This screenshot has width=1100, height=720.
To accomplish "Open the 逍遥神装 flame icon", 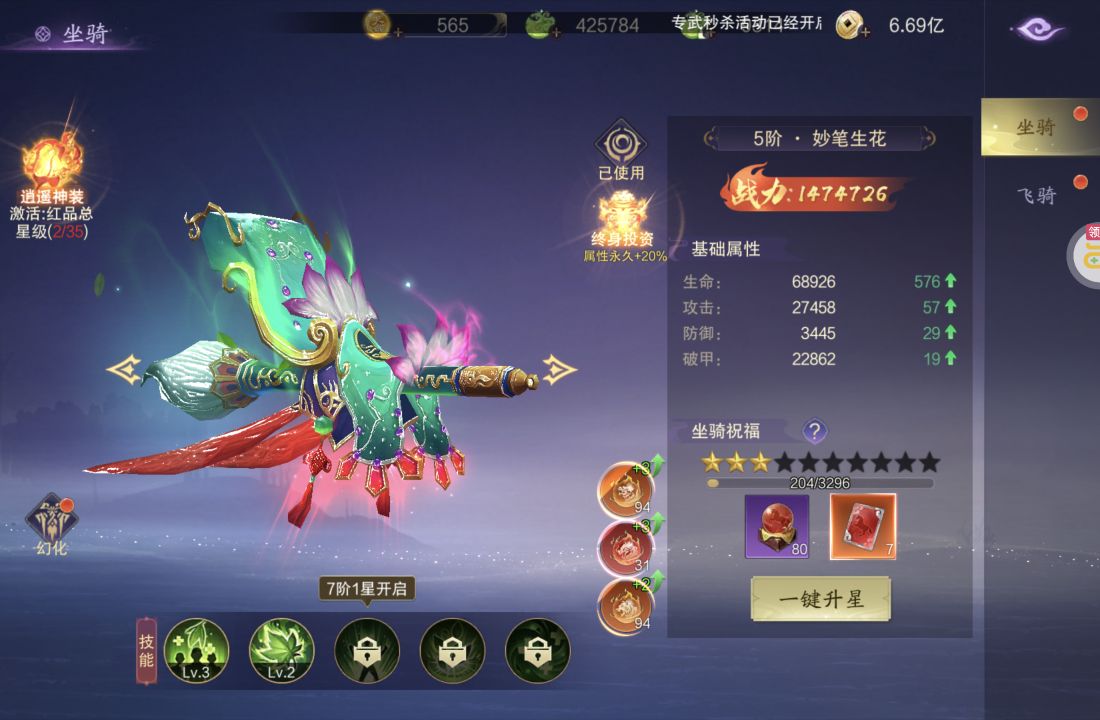I will pyautogui.click(x=52, y=163).
